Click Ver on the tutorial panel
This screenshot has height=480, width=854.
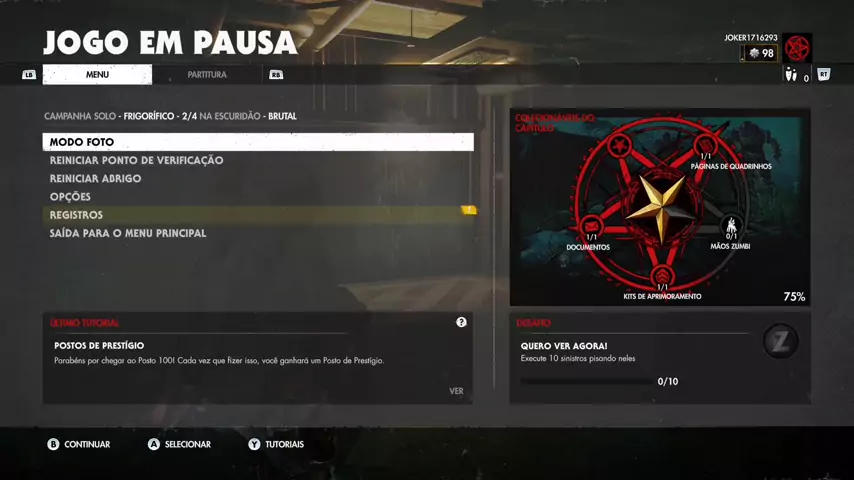coord(456,391)
